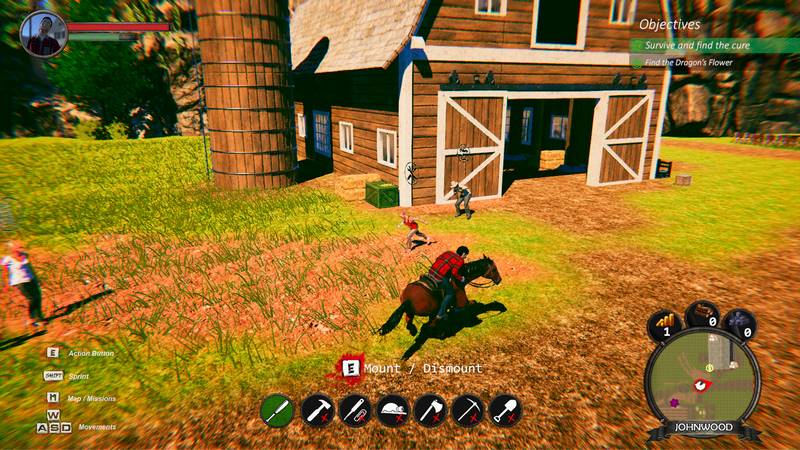Select the rat trap slot
The height and width of the screenshot is (450, 800).
coord(392,409)
